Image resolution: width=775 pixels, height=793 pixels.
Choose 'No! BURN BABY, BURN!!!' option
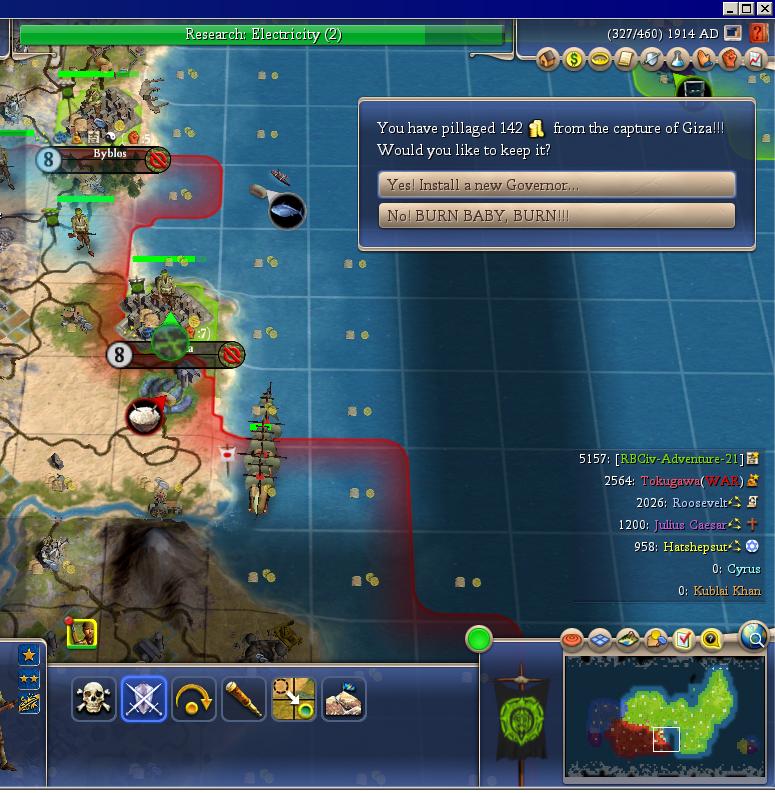coord(556,215)
